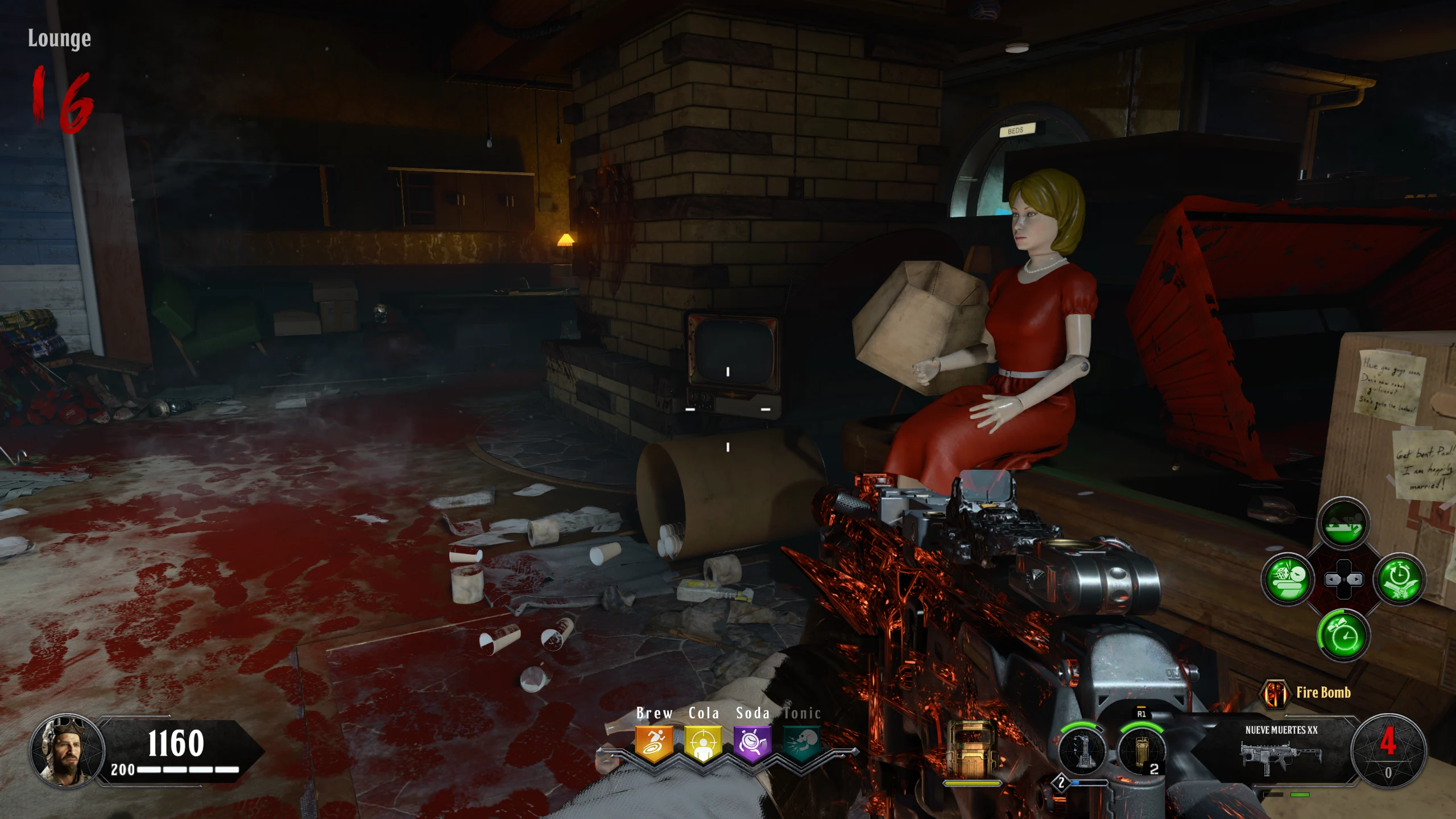Select the teal Tonic skull perk icon
This screenshot has height=819, width=1456.
[x=801, y=743]
